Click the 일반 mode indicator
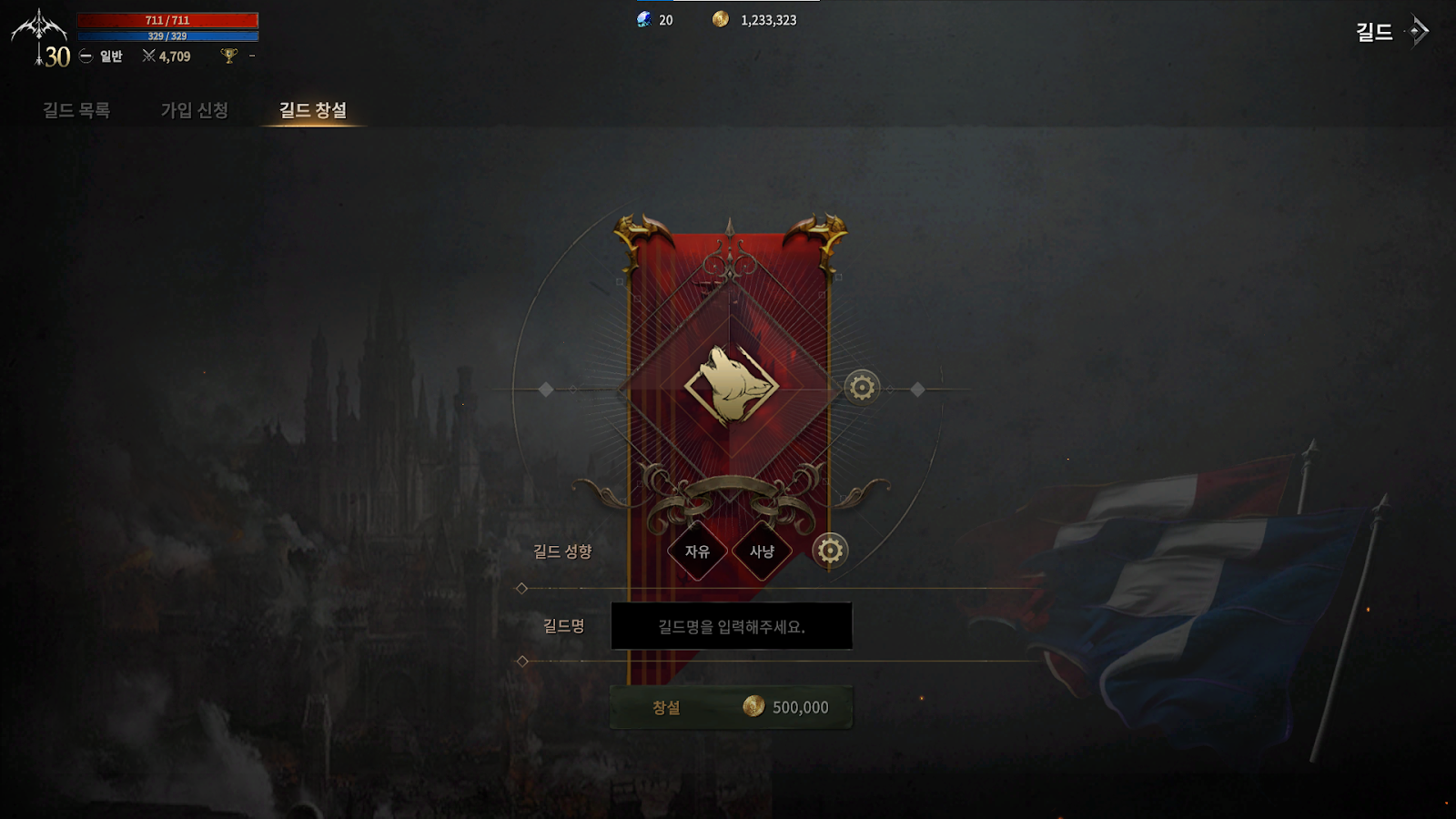This screenshot has height=819, width=1456. (x=102, y=56)
